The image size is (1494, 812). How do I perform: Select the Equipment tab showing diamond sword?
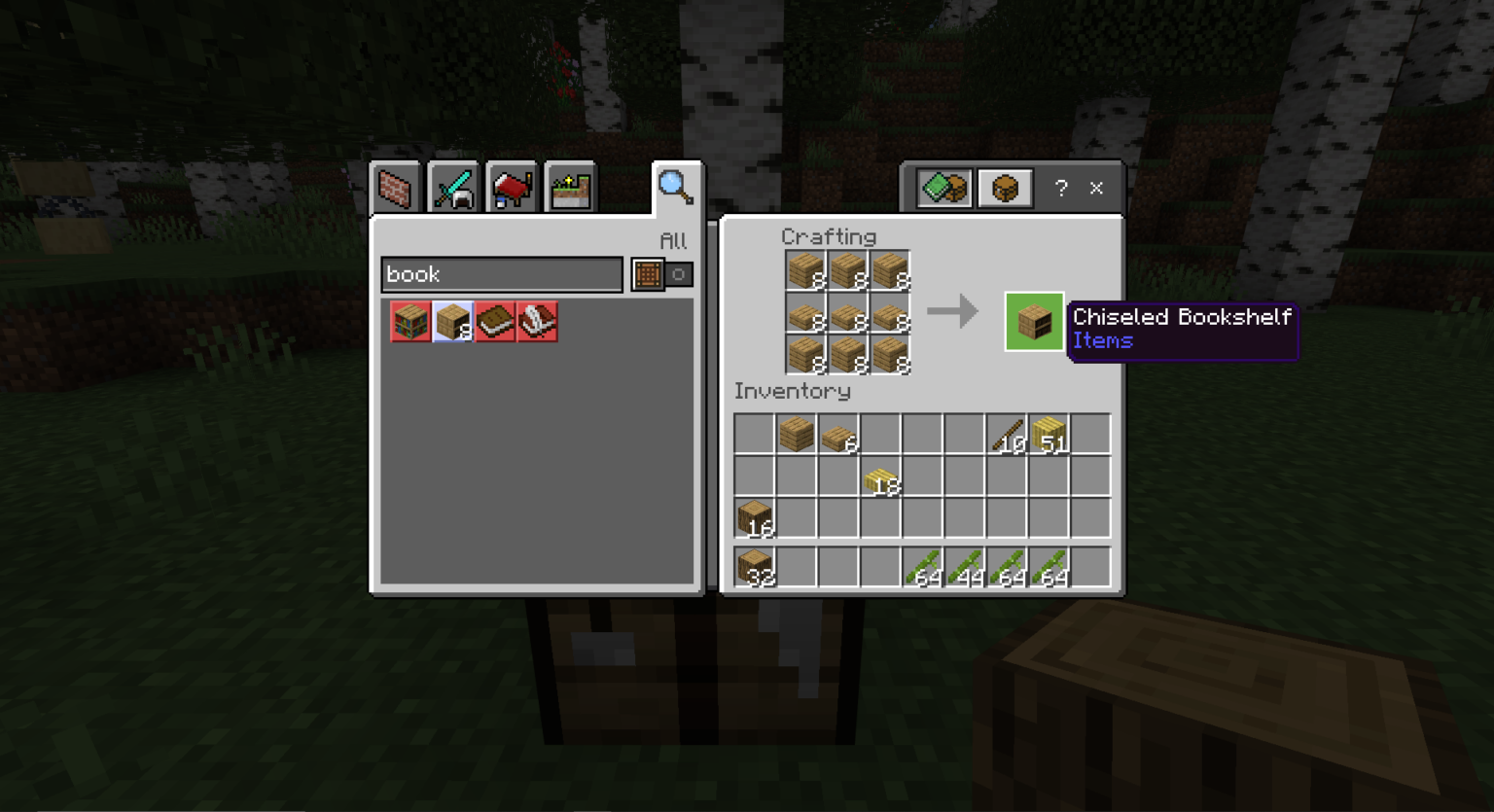pos(454,187)
